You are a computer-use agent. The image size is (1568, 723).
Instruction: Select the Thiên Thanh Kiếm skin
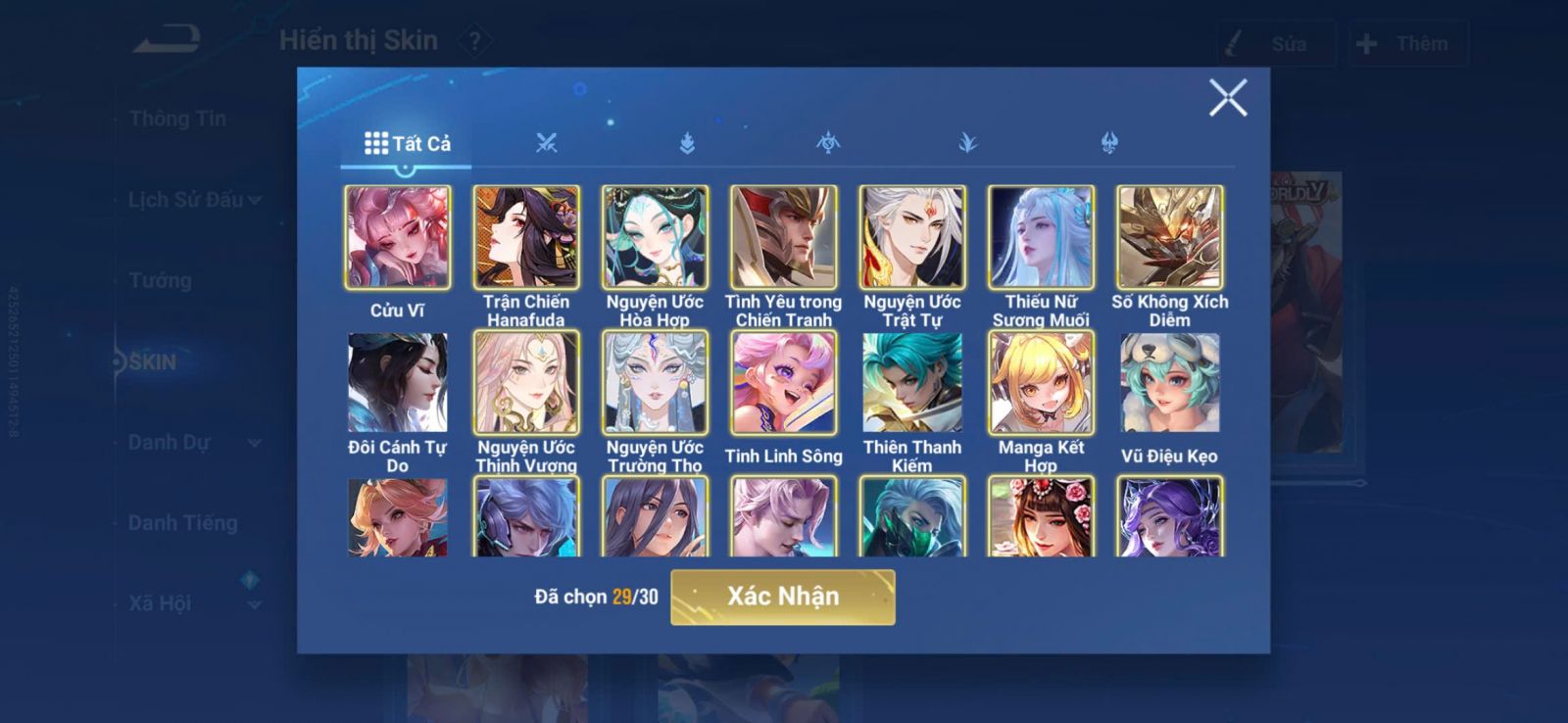[912, 383]
